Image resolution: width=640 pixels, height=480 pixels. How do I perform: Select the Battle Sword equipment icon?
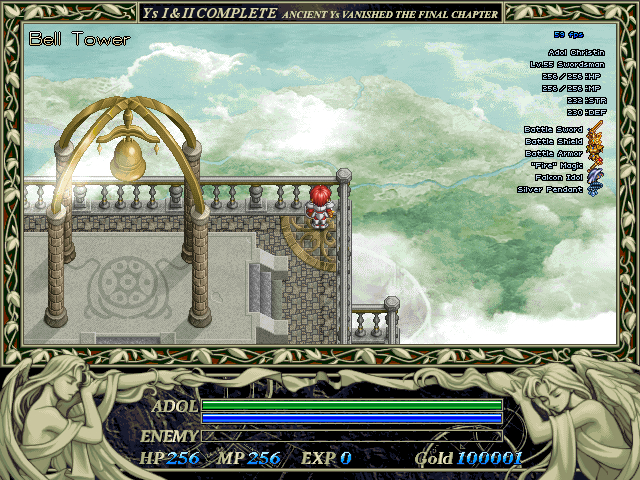click(594, 130)
